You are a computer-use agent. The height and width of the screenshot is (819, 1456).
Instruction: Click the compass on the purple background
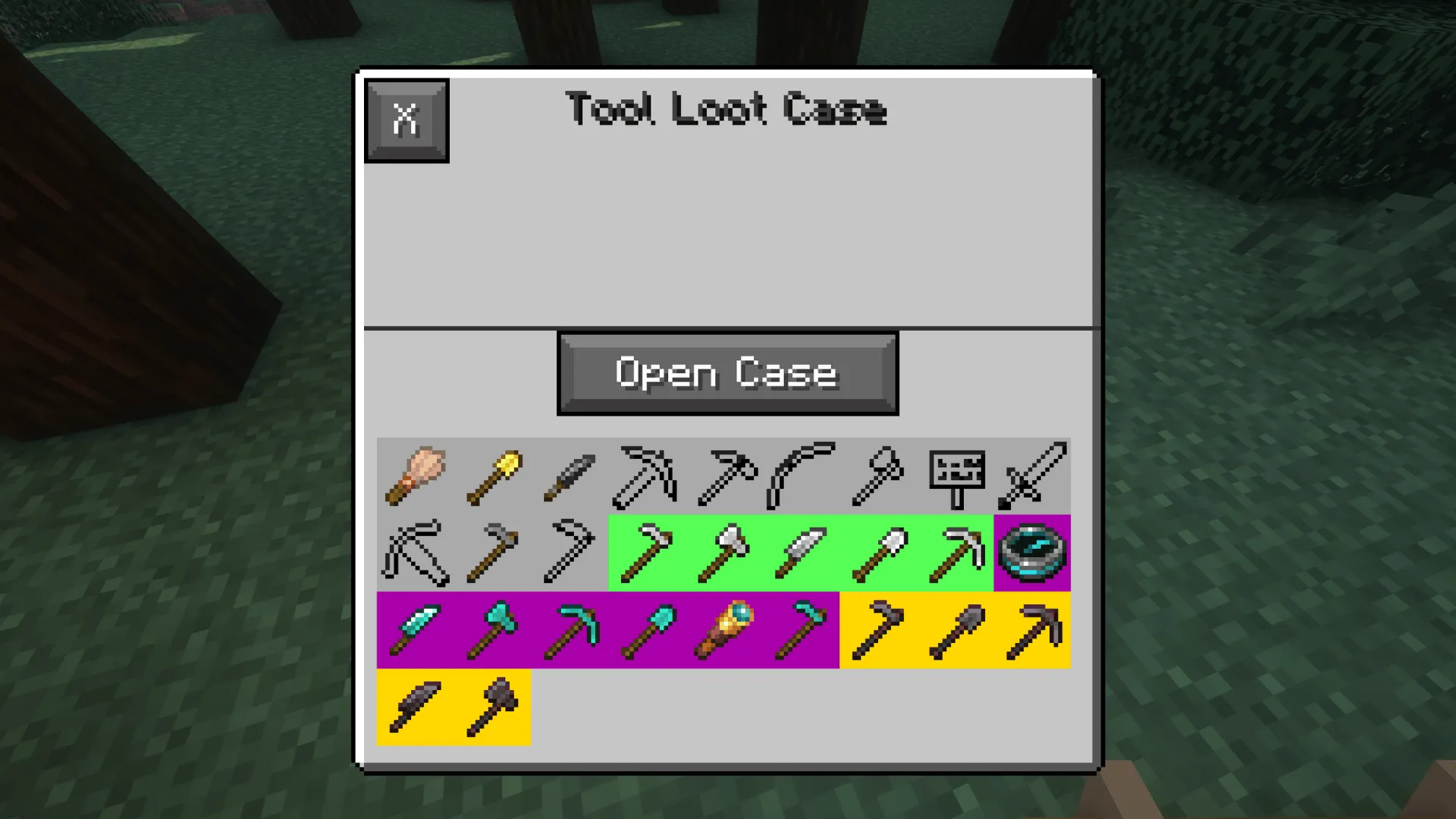click(x=1033, y=552)
